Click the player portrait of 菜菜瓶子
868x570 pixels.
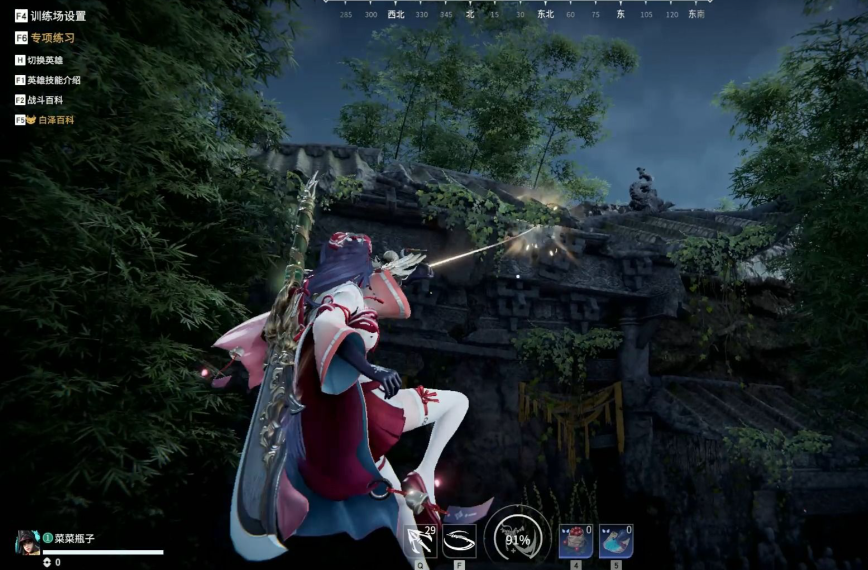[27, 541]
